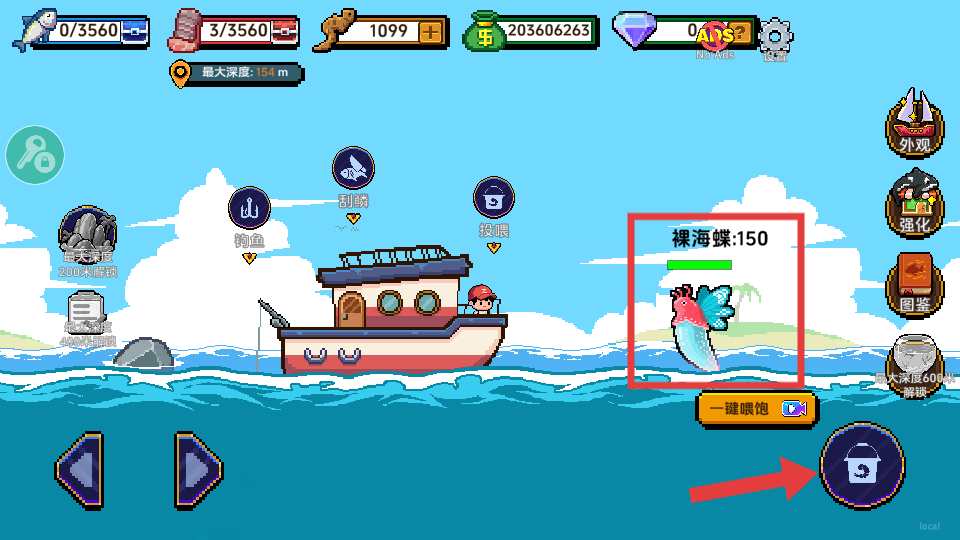Image resolution: width=960 pixels, height=540 pixels.
Task: Open the 强化 upgrade menu
Action: (x=914, y=203)
